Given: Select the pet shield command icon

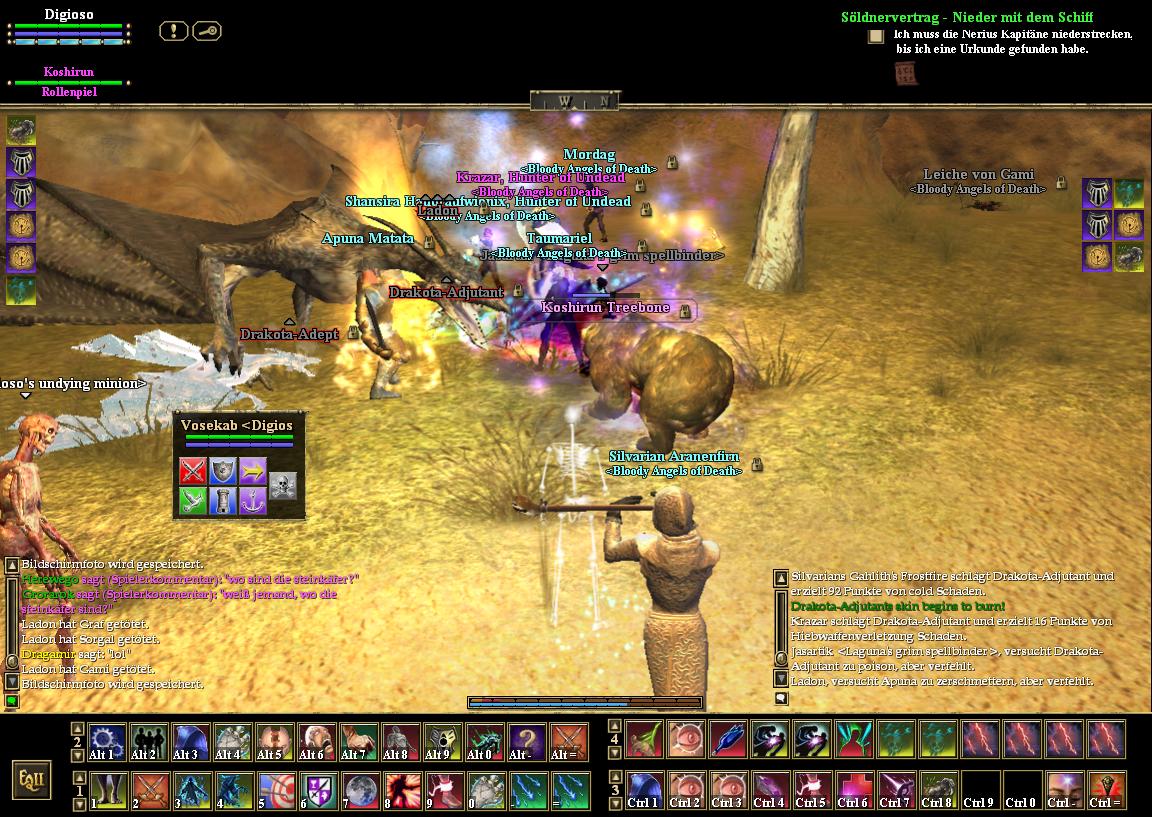Looking at the screenshot, I should 223,471.
